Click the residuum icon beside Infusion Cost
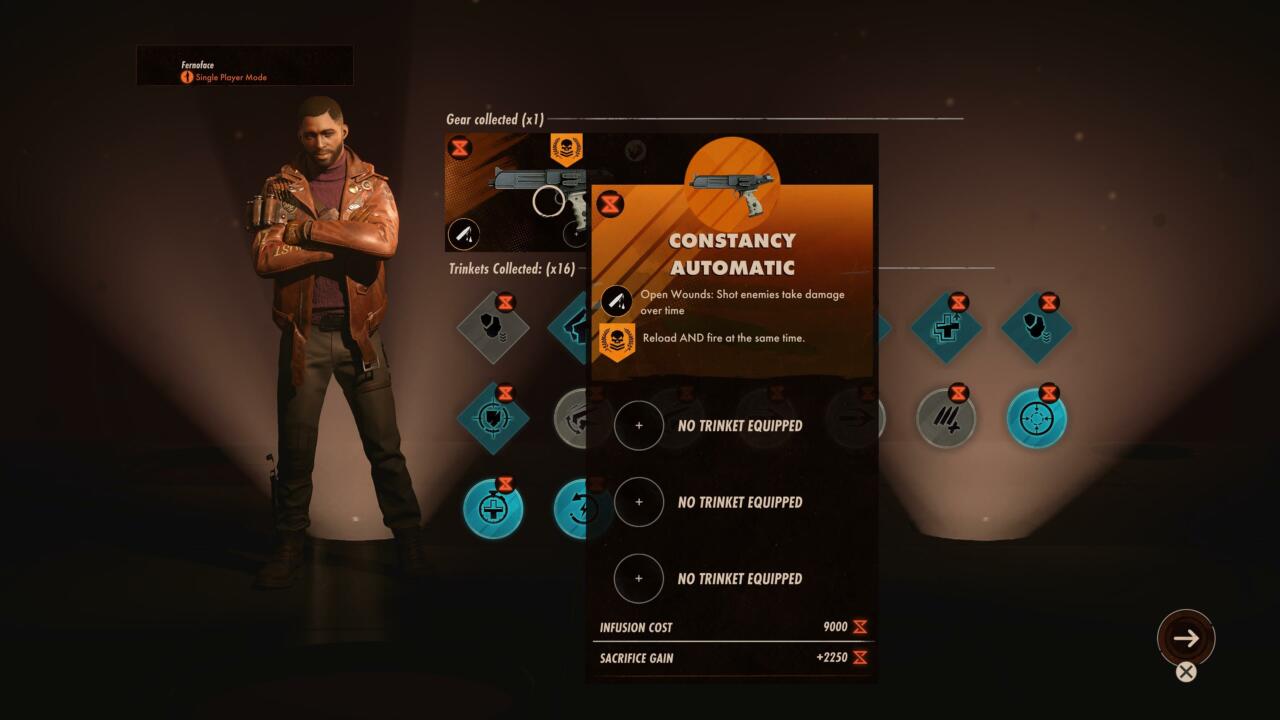Viewport: 1280px width, 720px height. pyautogui.click(x=858, y=626)
